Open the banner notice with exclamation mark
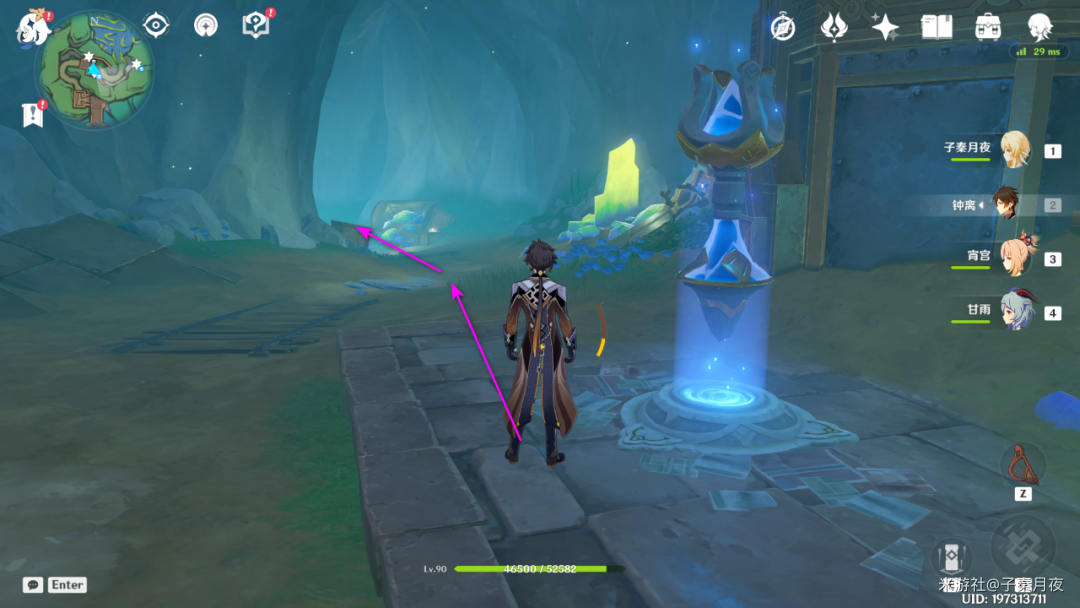Image resolution: width=1080 pixels, height=608 pixels. pos(32,115)
